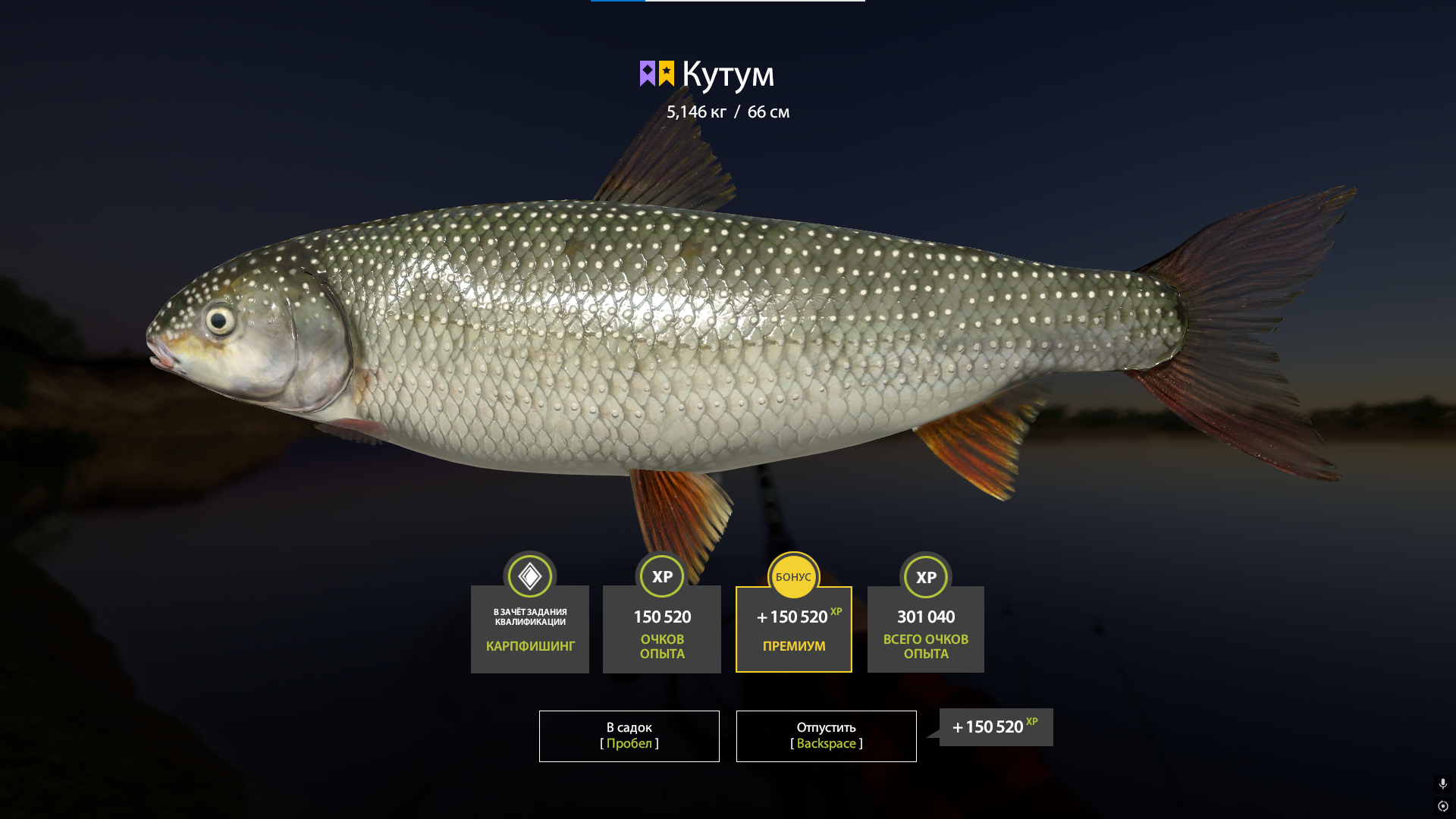Click the yellow trophy star badge

click(x=667, y=71)
